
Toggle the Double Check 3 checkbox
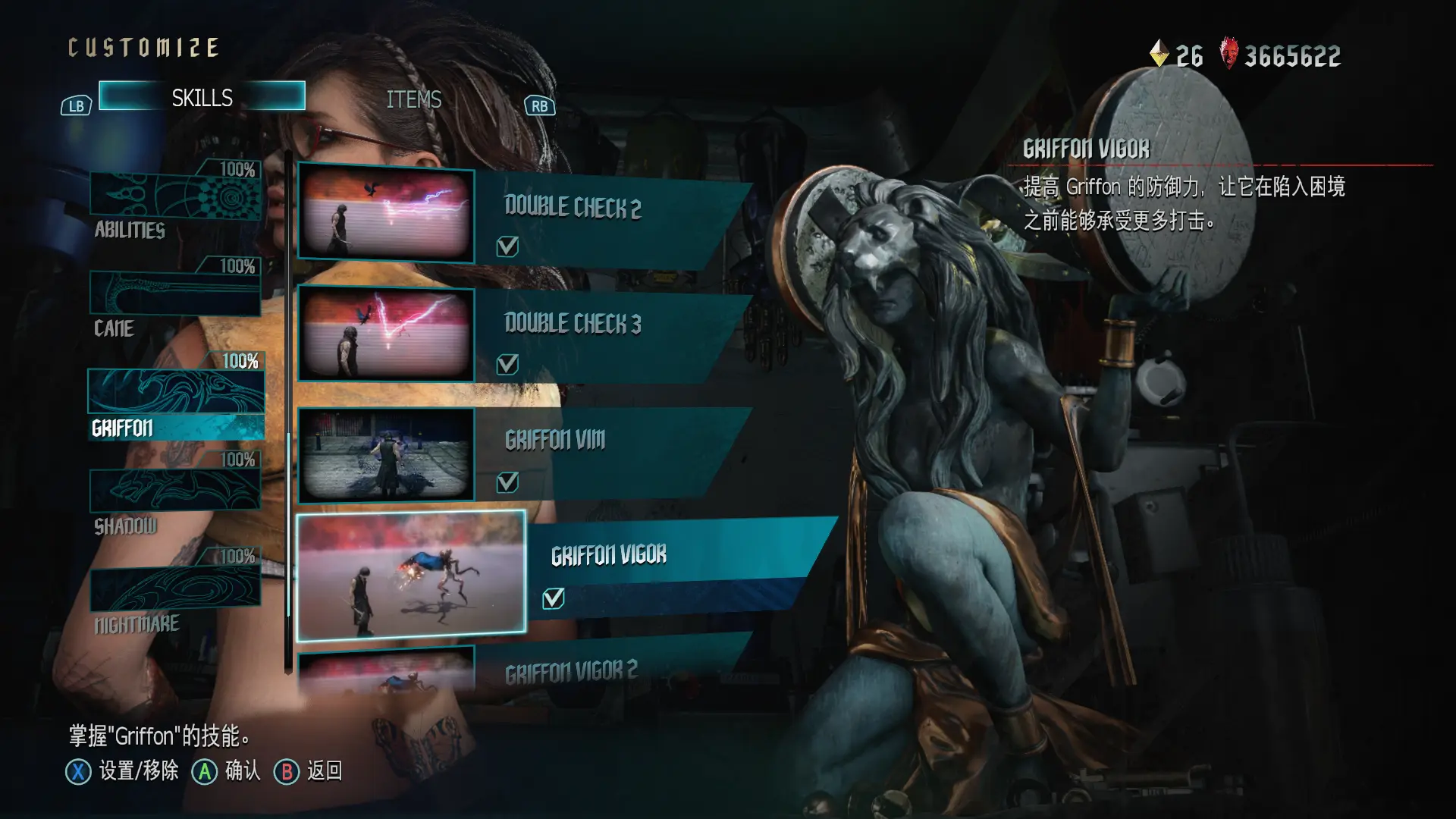coord(507,365)
